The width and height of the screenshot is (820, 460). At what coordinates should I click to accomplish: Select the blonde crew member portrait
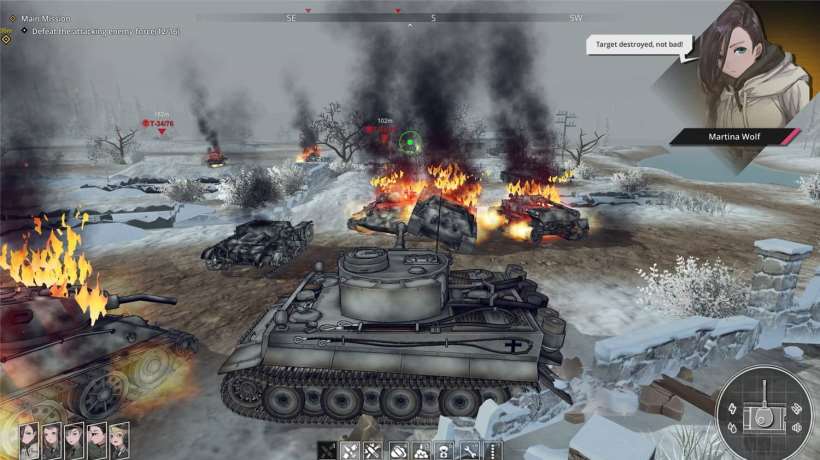(x=119, y=439)
